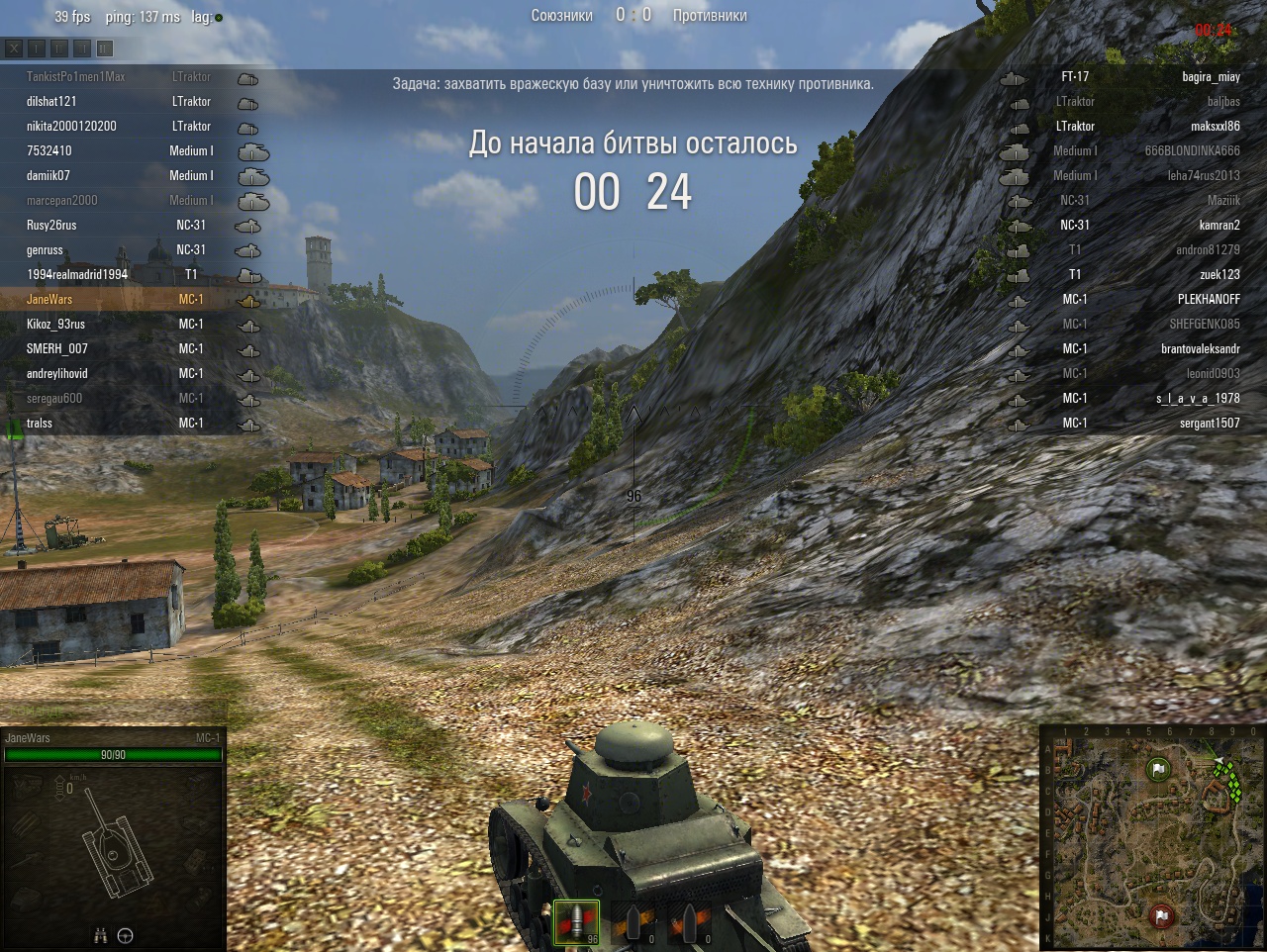Hide the player list with the X button
Image resolution: width=1267 pixels, height=952 pixels.
click(14, 48)
